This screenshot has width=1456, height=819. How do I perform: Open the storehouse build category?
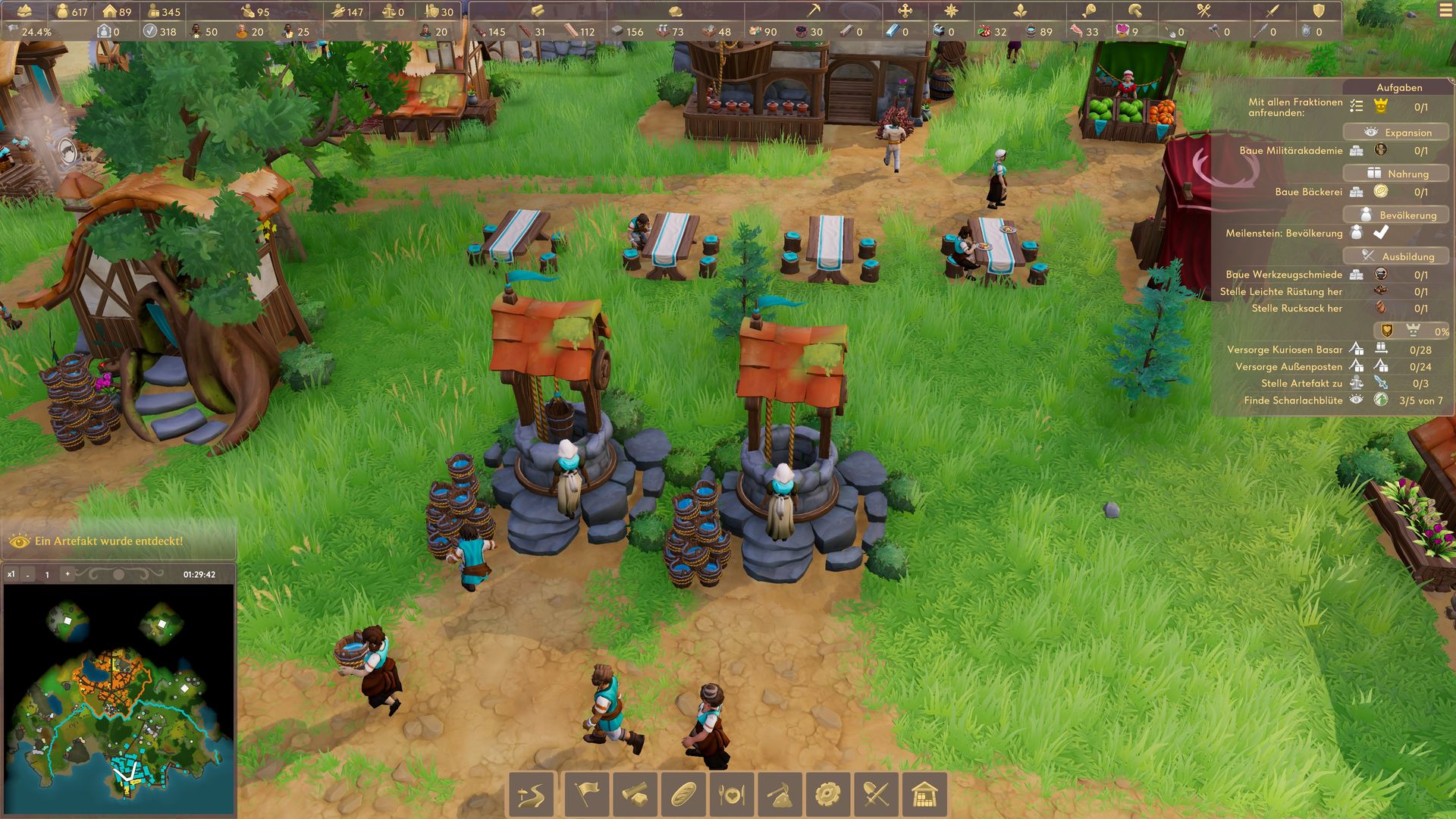point(924,795)
